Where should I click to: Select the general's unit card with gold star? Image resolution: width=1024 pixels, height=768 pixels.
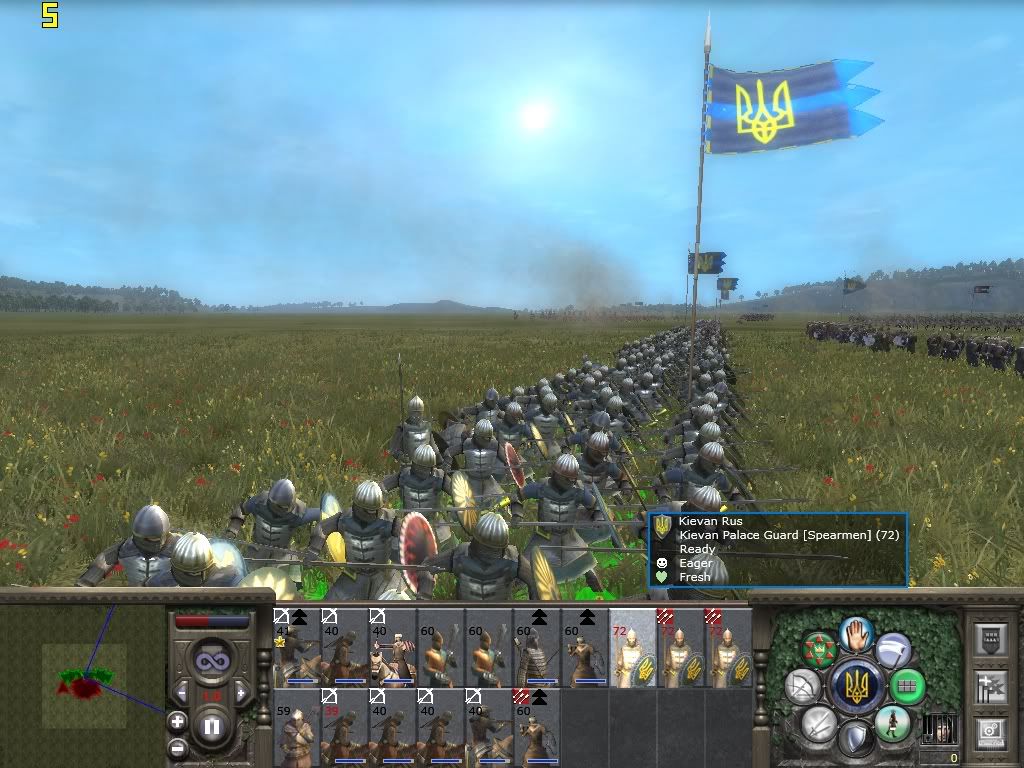point(296,647)
